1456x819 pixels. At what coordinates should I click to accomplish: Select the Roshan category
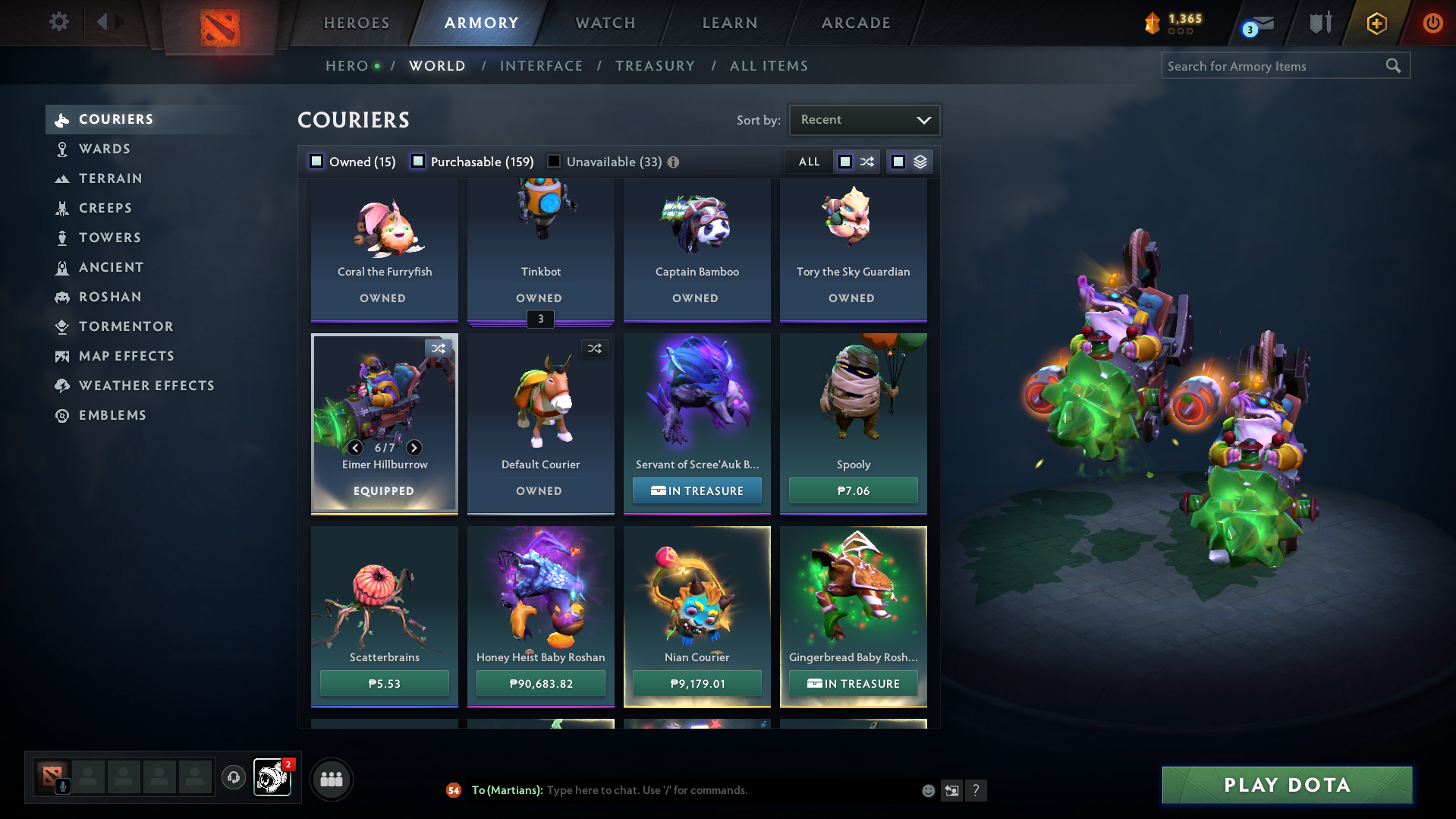coord(110,297)
